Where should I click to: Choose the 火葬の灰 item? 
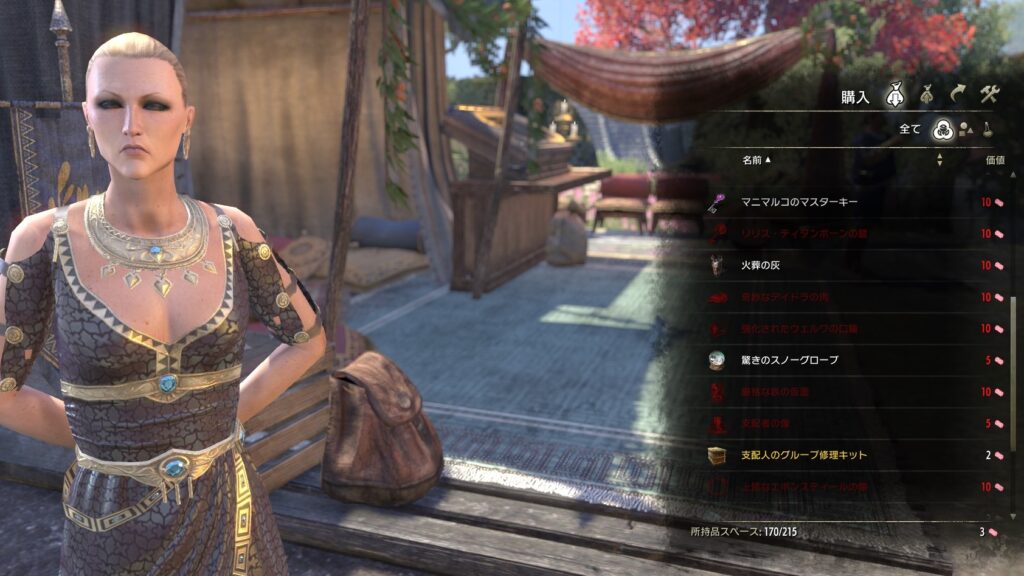pyautogui.click(x=767, y=266)
